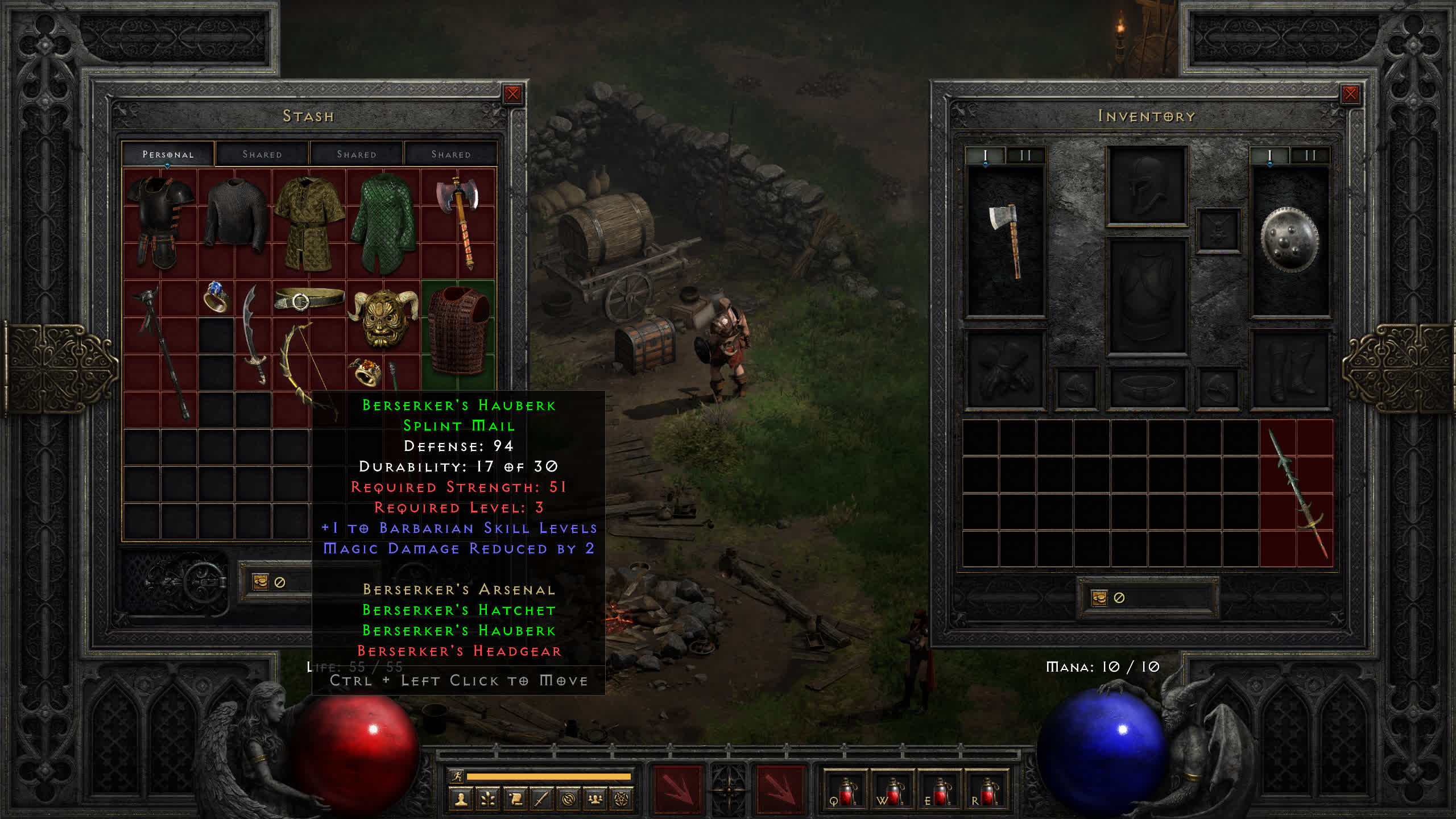Open the game menu pentagram icon

[622, 800]
